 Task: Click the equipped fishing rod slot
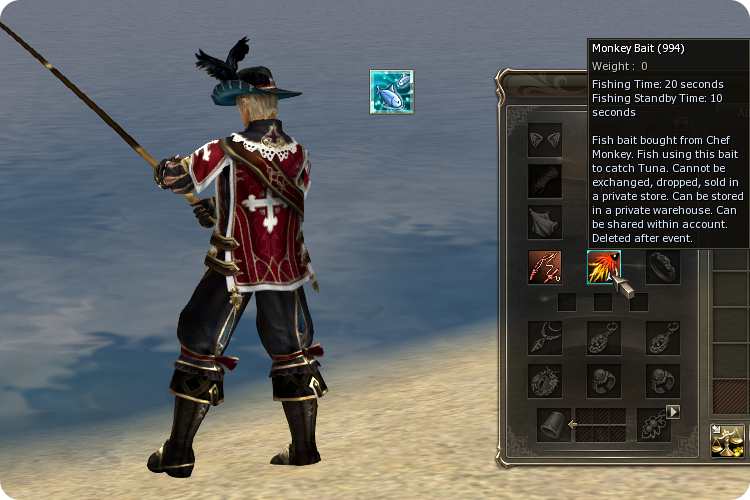[x=545, y=267]
